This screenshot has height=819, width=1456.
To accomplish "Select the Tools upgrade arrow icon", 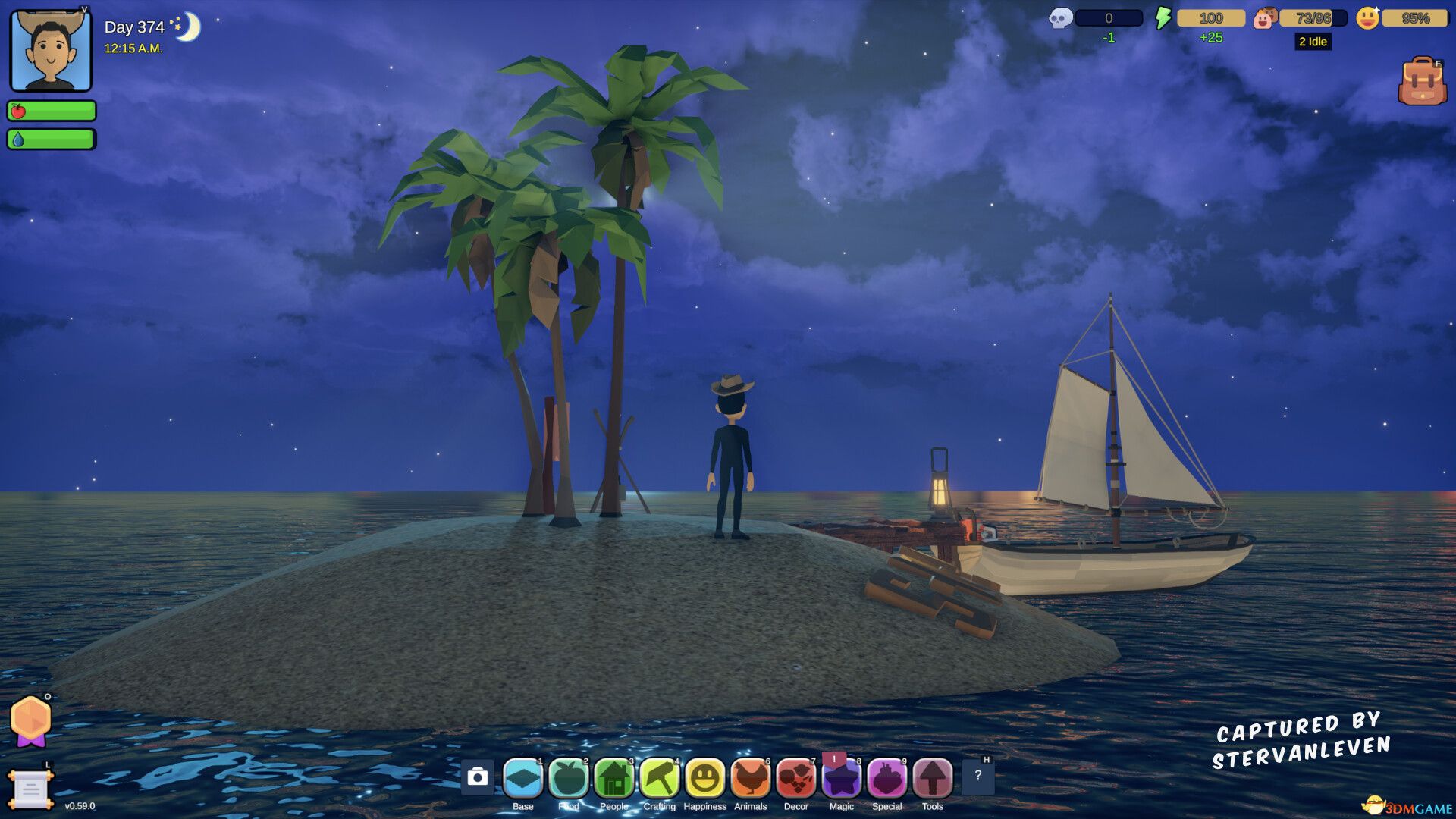I will point(933,777).
